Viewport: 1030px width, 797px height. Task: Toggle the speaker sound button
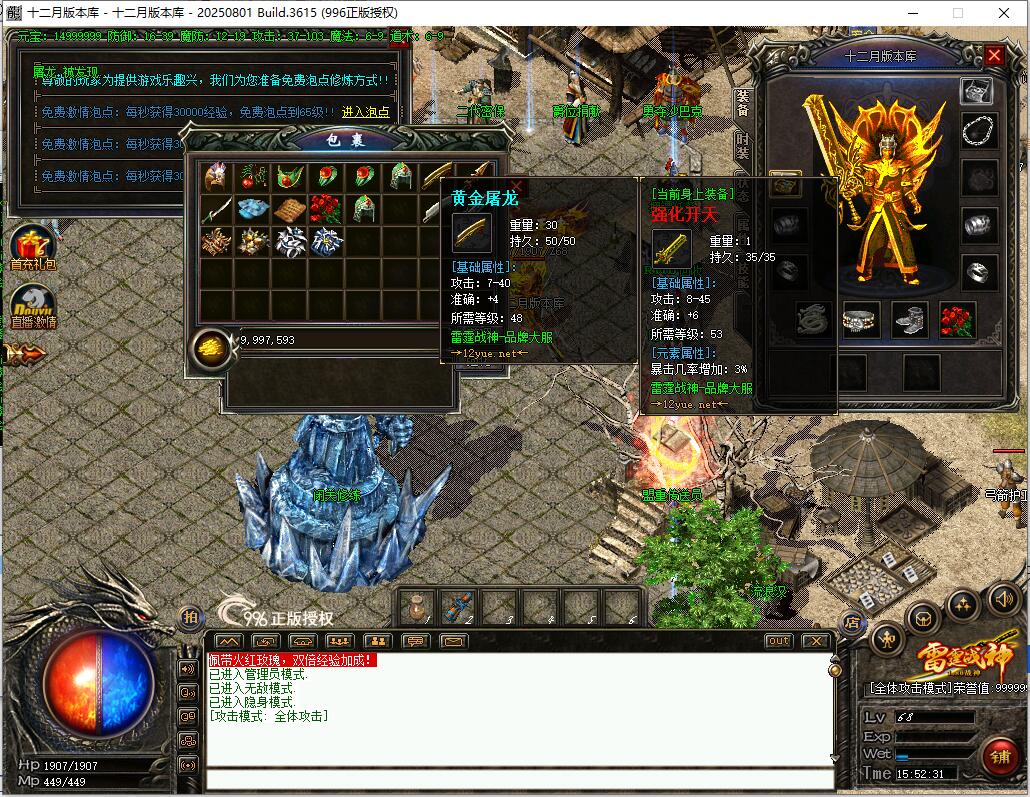[x=1003, y=599]
